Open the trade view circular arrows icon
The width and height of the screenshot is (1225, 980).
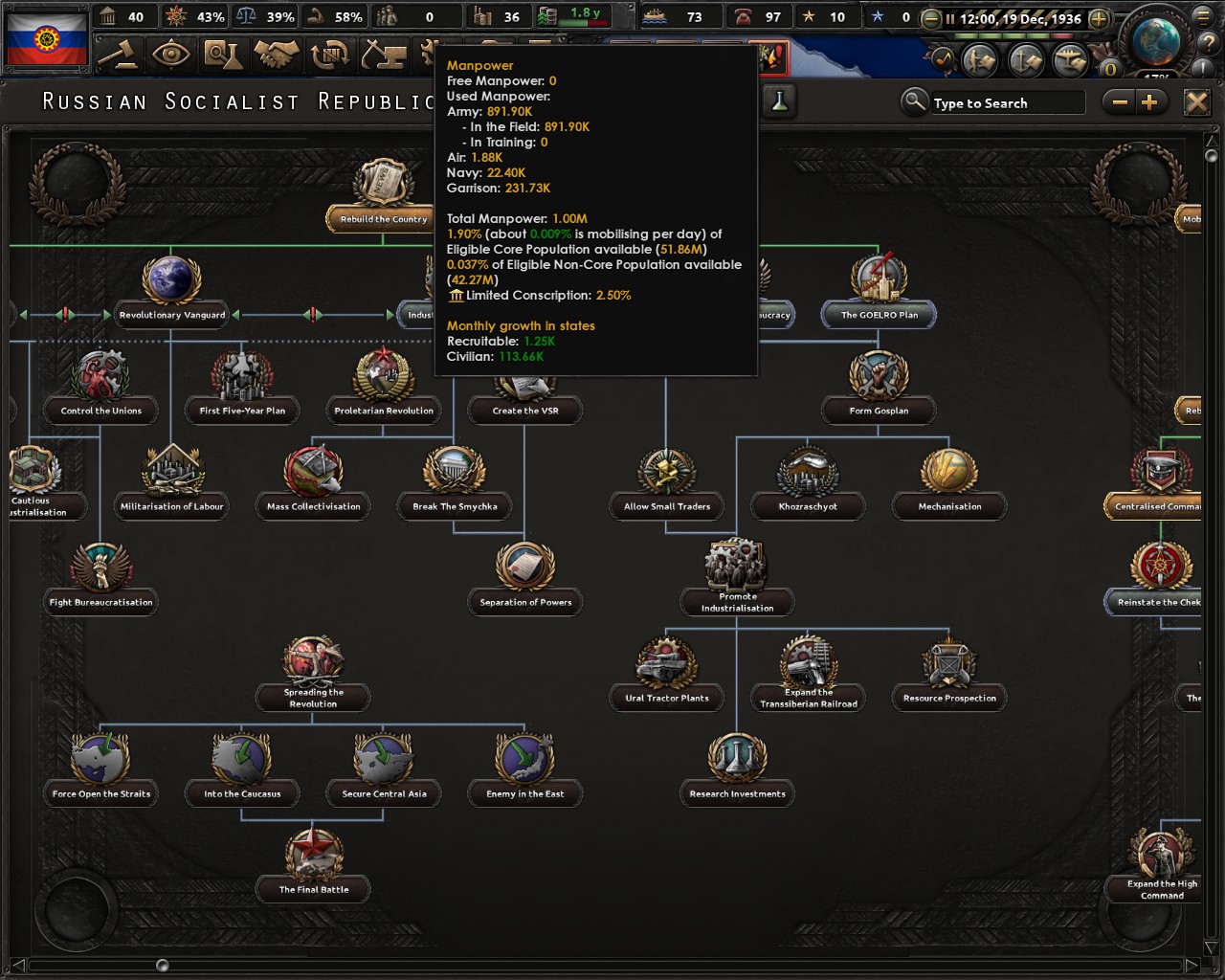tap(331, 56)
